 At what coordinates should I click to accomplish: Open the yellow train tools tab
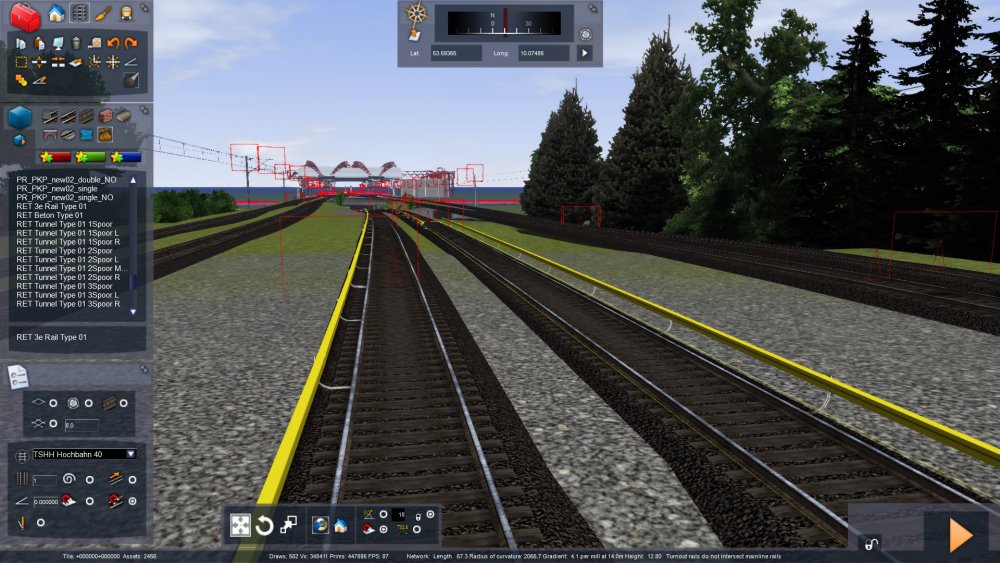[x=127, y=13]
